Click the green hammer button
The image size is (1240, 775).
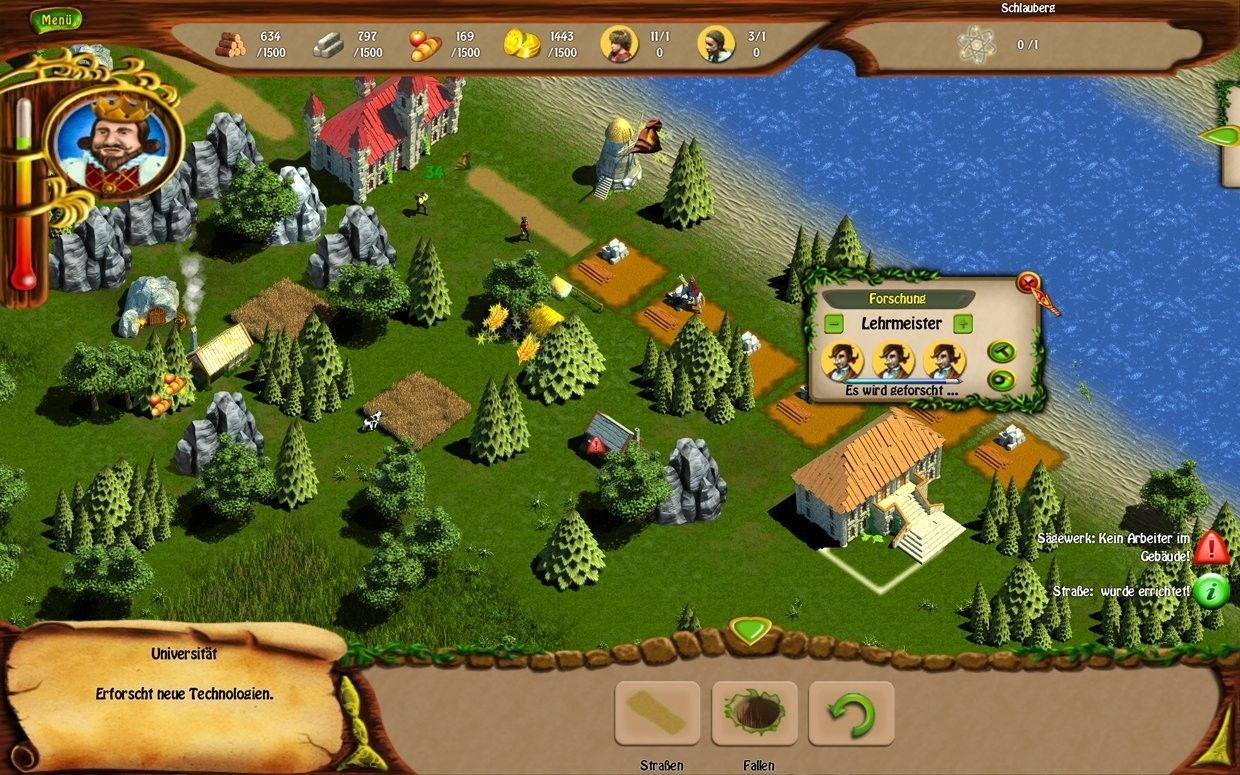pos(1001,351)
